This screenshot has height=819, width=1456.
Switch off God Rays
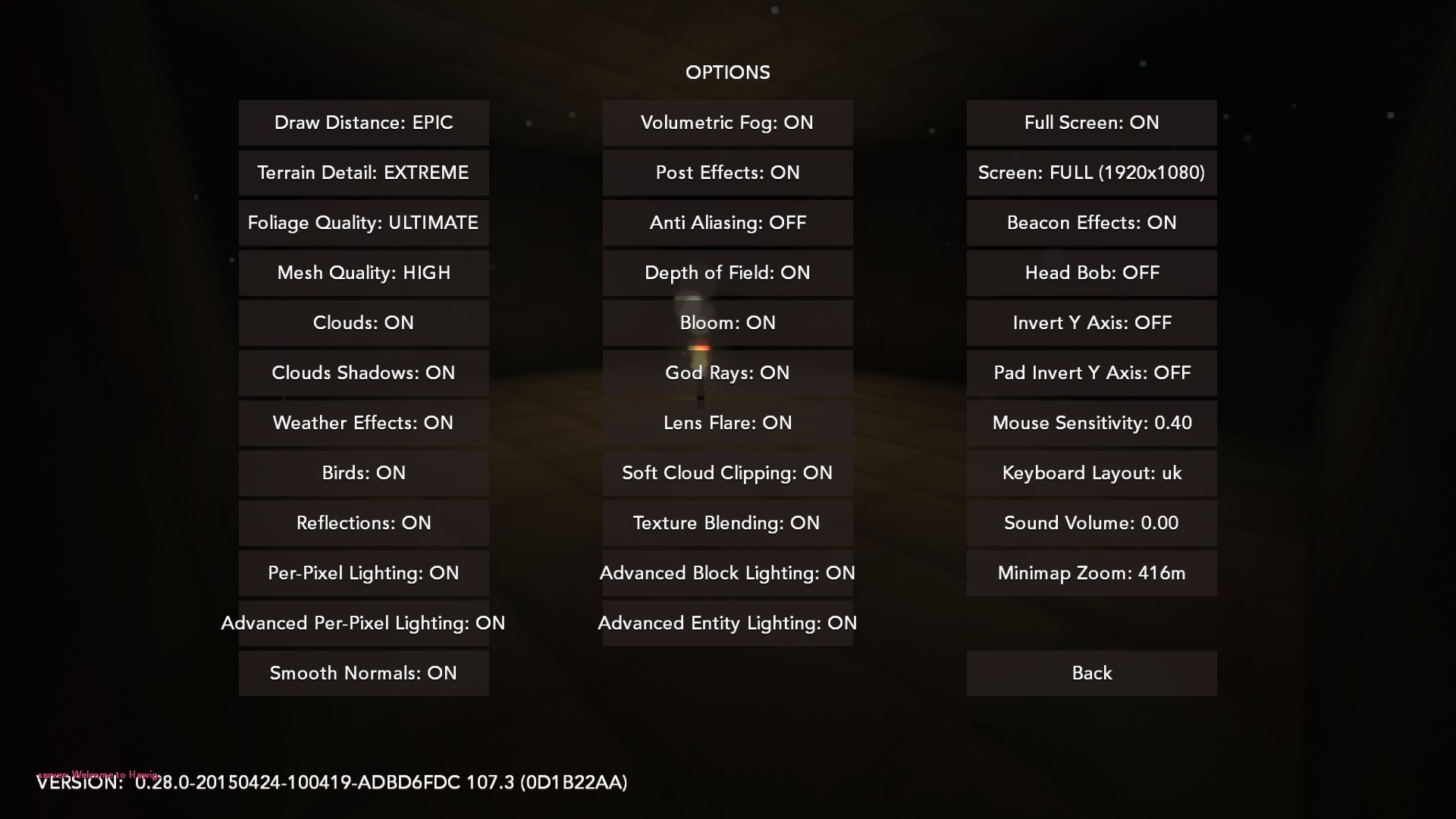[x=727, y=373]
